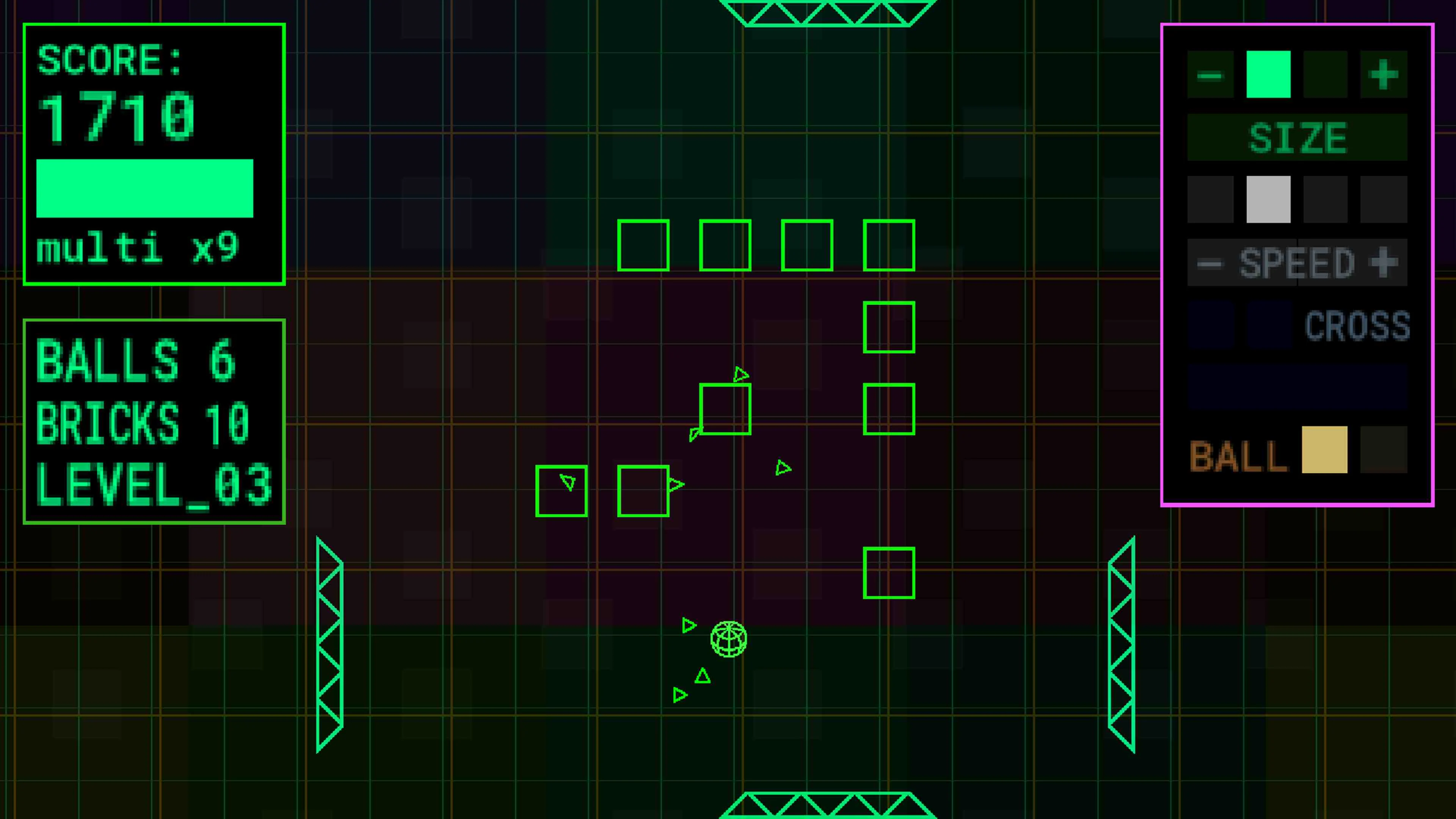Click the lone brick near bottom right
This screenshot has height=819, width=1456.
[889, 573]
